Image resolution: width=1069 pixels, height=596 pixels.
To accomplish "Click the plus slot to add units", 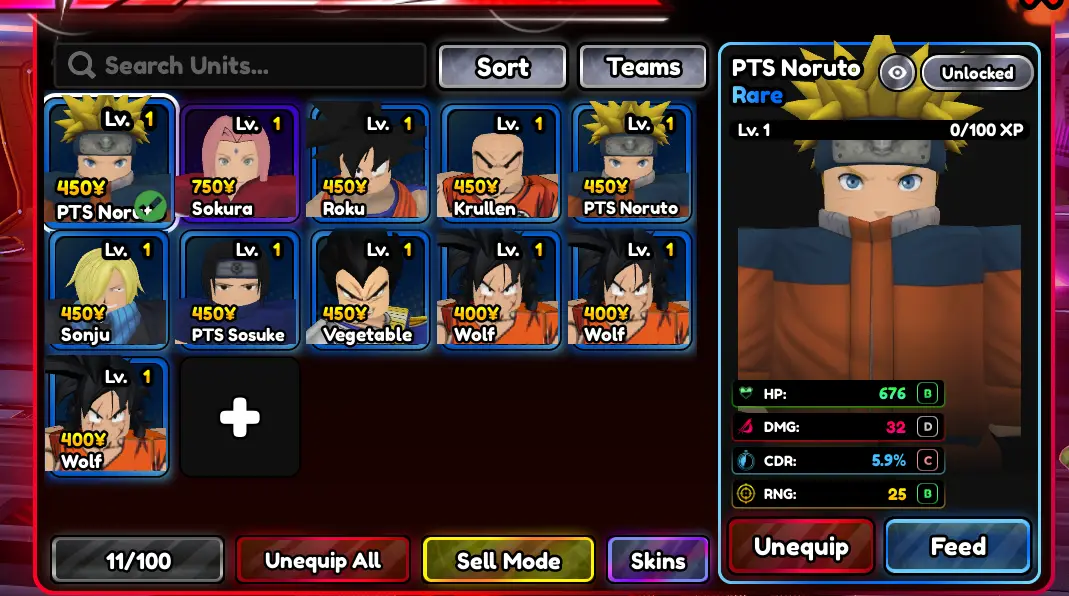I will (240, 417).
